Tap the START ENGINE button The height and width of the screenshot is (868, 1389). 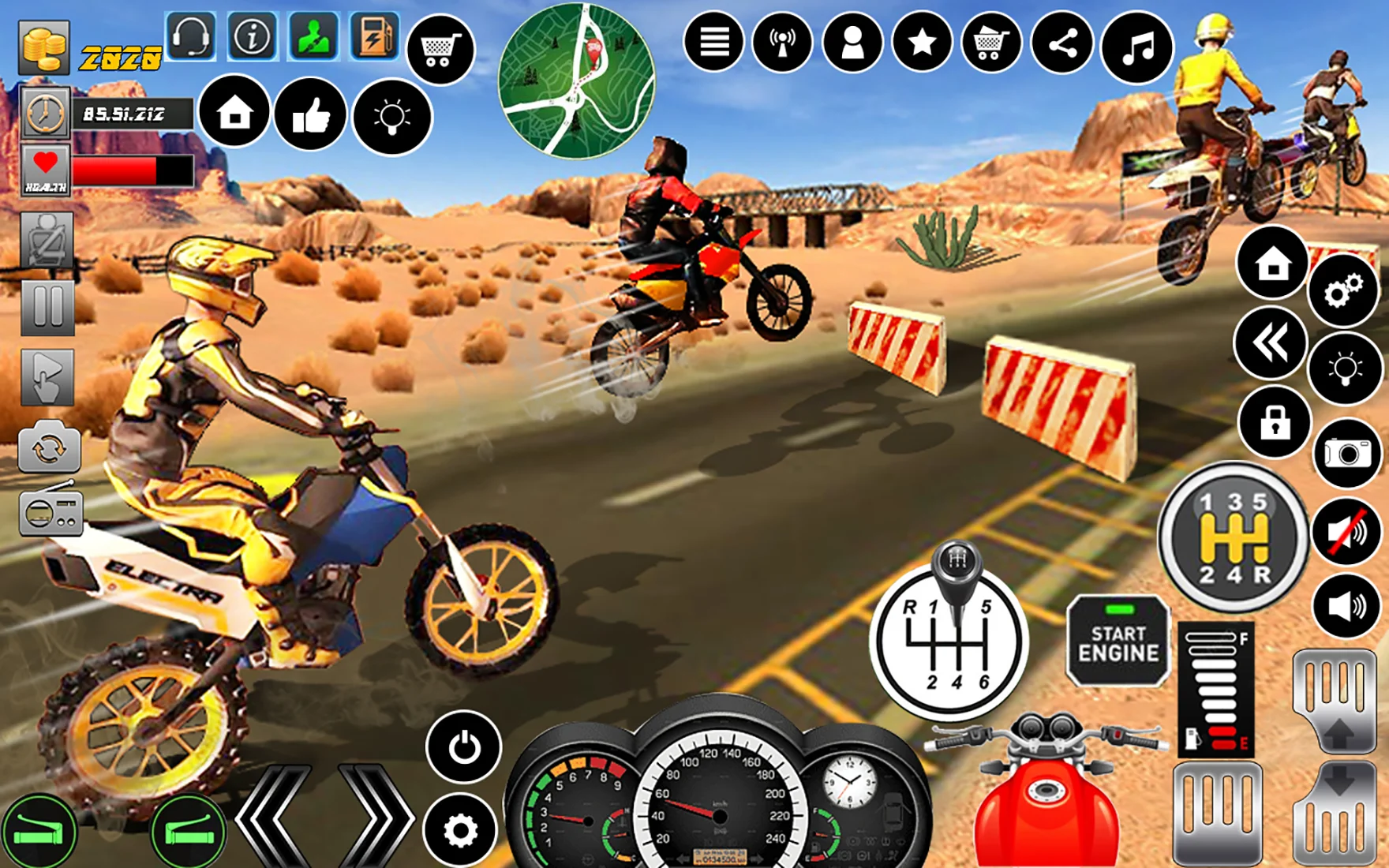pyautogui.click(x=1118, y=643)
